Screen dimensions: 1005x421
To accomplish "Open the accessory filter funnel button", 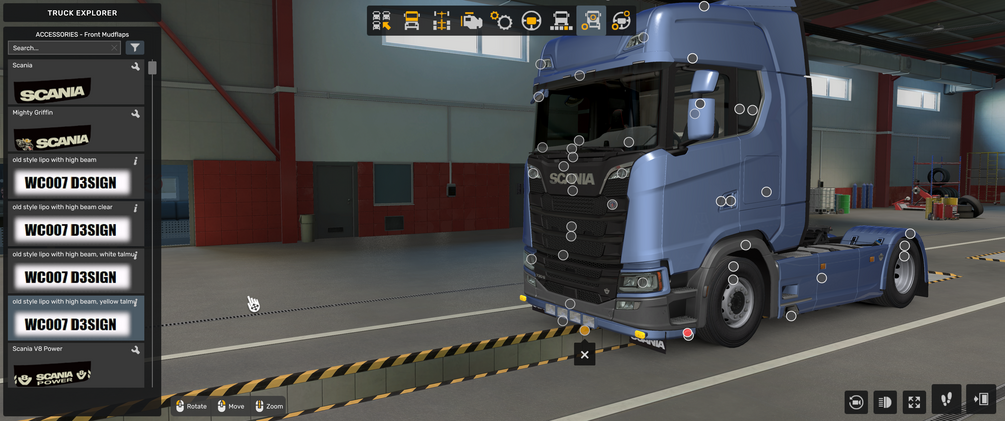I will pos(136,48).
